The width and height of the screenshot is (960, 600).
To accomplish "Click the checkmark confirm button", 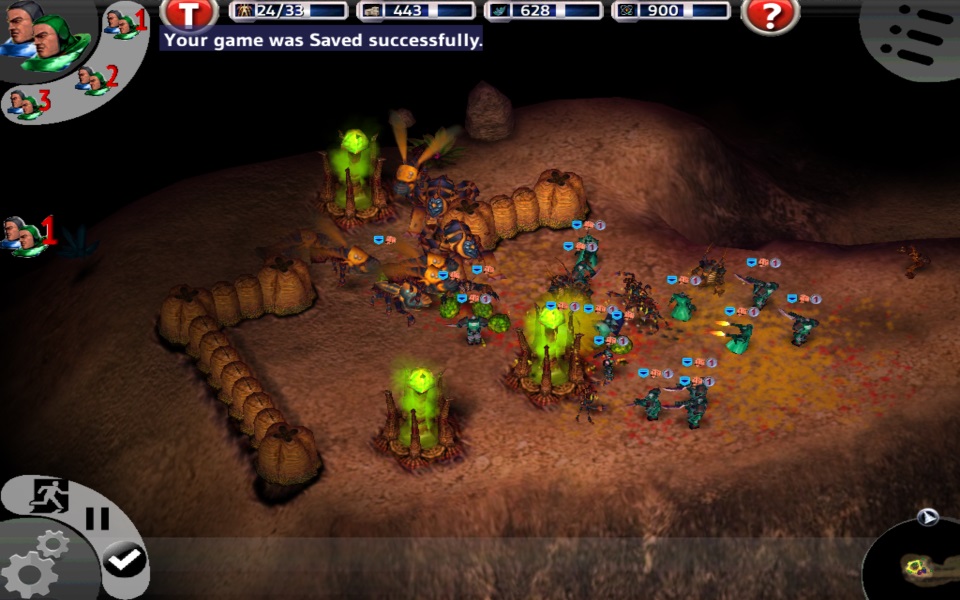I will [124, 561].
